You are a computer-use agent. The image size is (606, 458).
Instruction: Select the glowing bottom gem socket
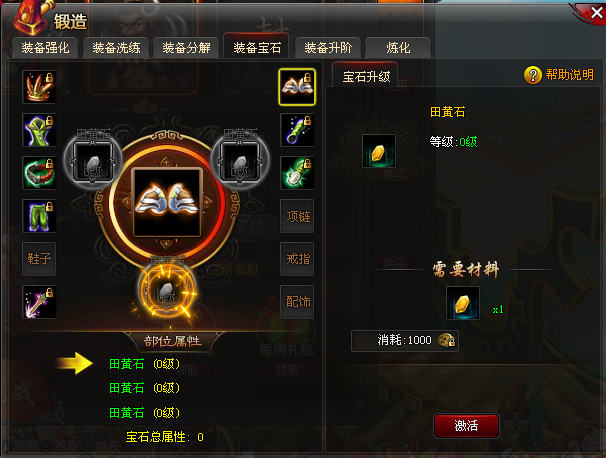(164, 288)
